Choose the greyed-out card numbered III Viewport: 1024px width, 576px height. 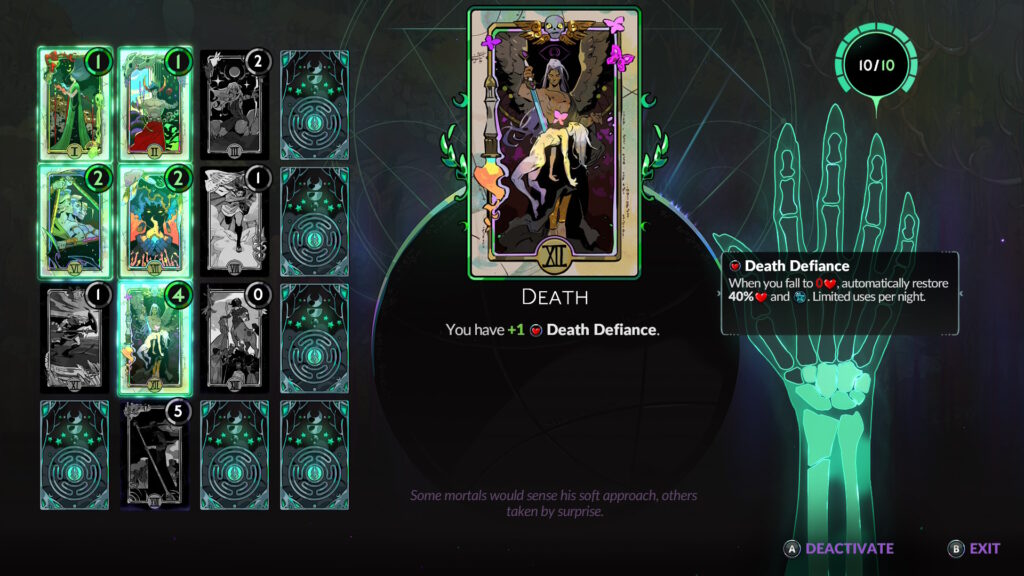(x=234, y=105)
